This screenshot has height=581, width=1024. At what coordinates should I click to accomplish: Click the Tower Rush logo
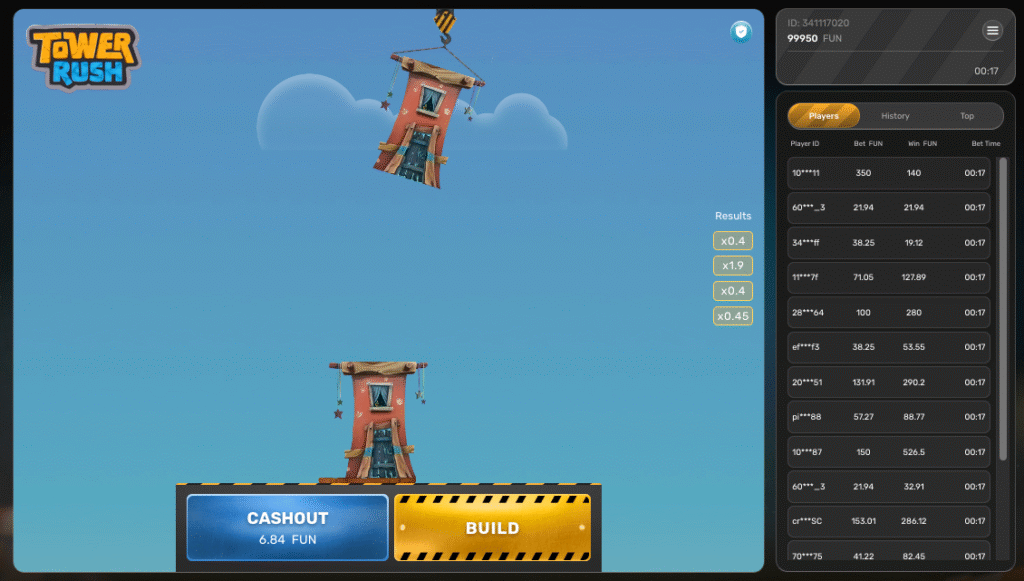tap(83, 57)
